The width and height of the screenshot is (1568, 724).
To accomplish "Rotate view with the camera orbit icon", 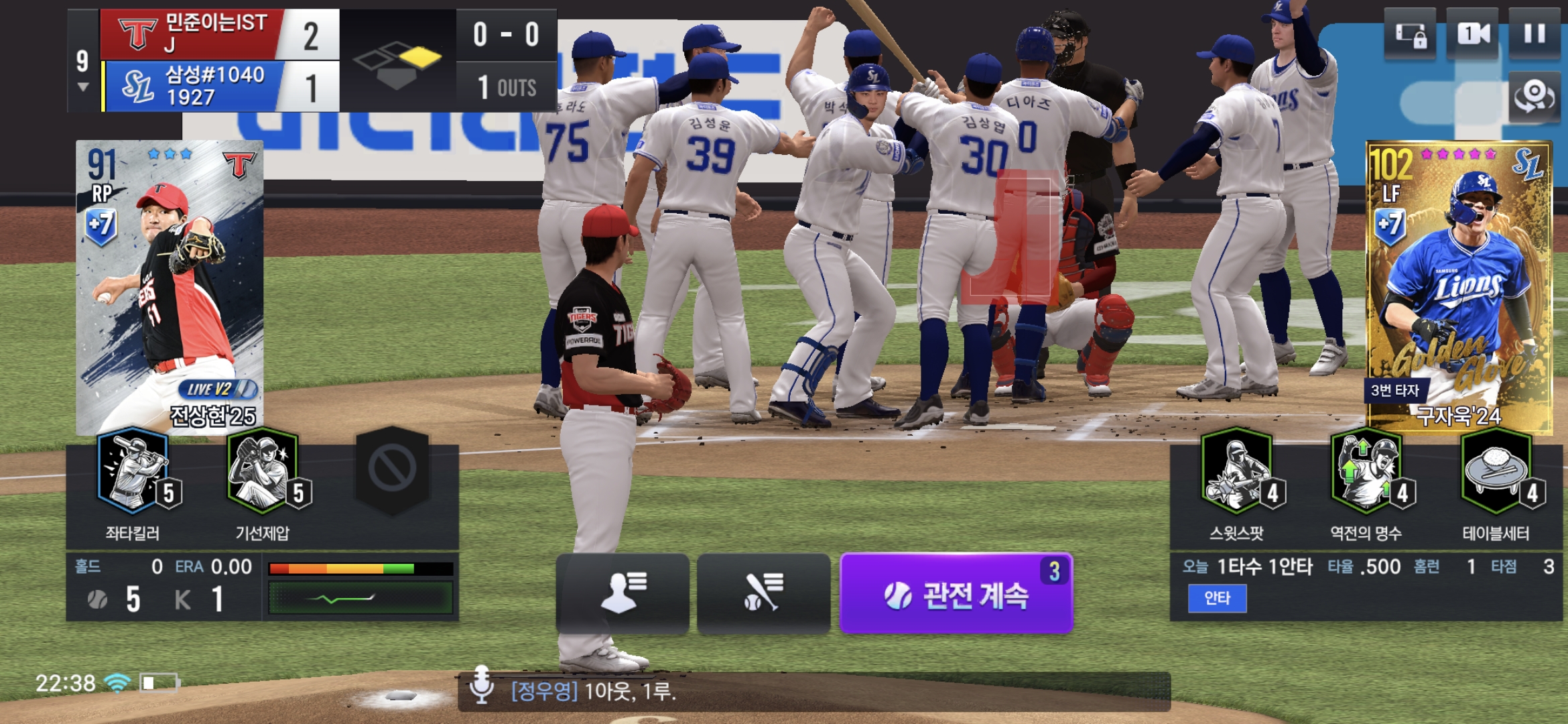I will pyautogui.click(x=1534, y=97).
